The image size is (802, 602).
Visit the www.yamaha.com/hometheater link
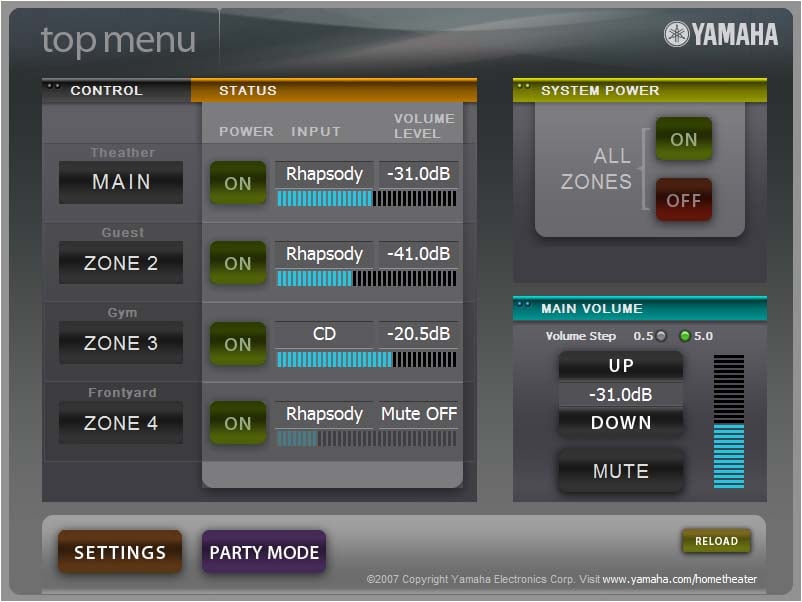tap(679, 579)
